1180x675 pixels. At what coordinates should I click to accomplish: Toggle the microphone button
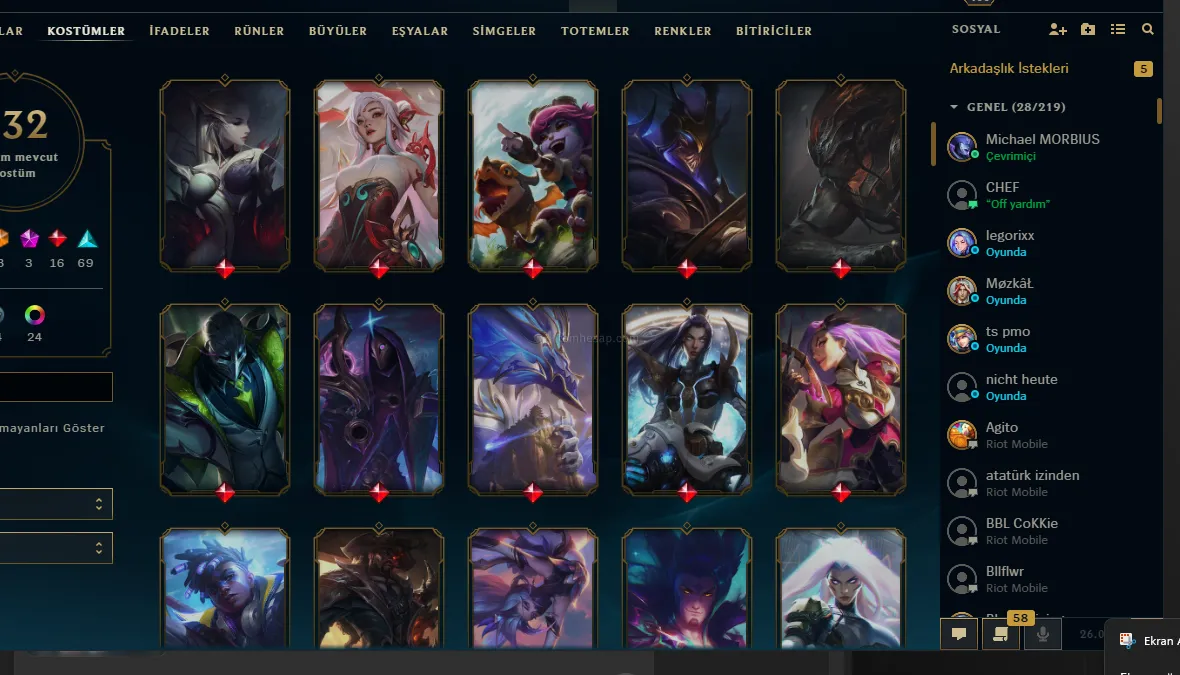1042,633
